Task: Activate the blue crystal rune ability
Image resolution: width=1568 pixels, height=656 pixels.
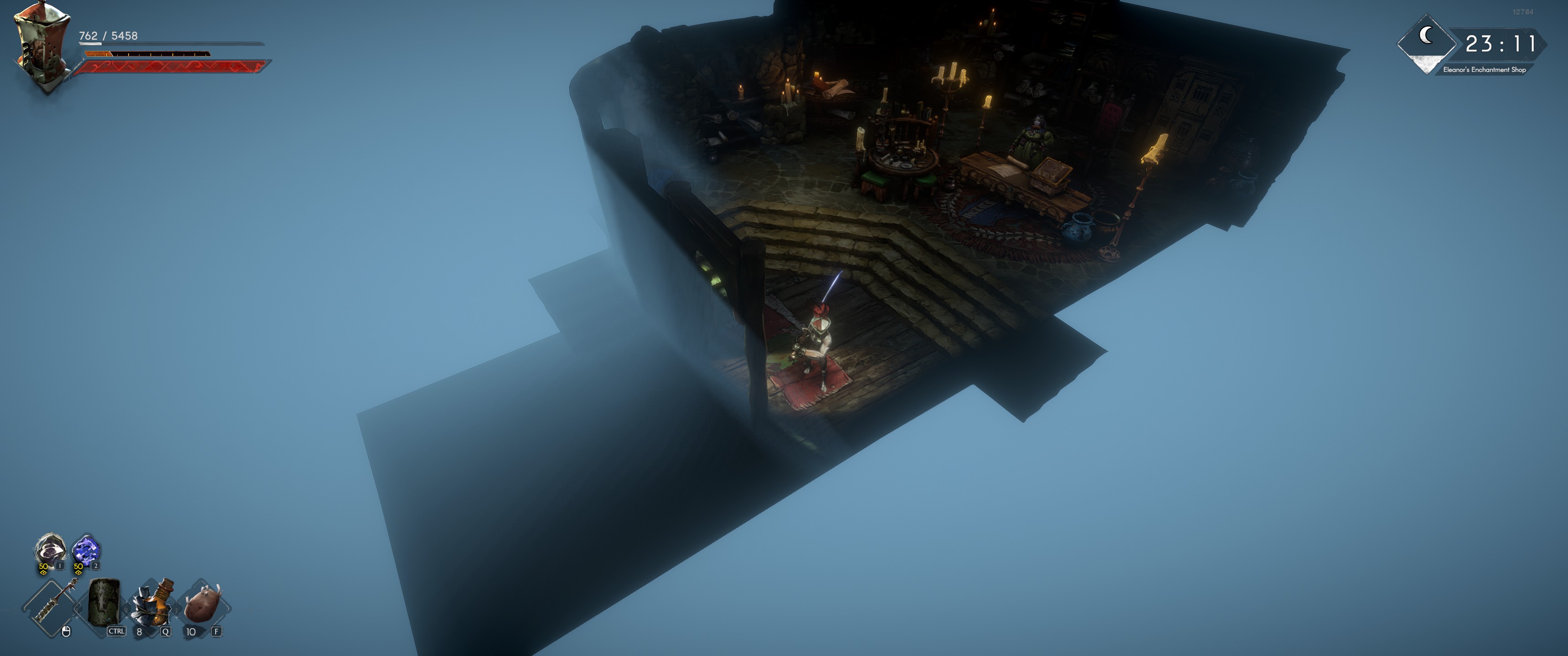Action: point(85,551)
